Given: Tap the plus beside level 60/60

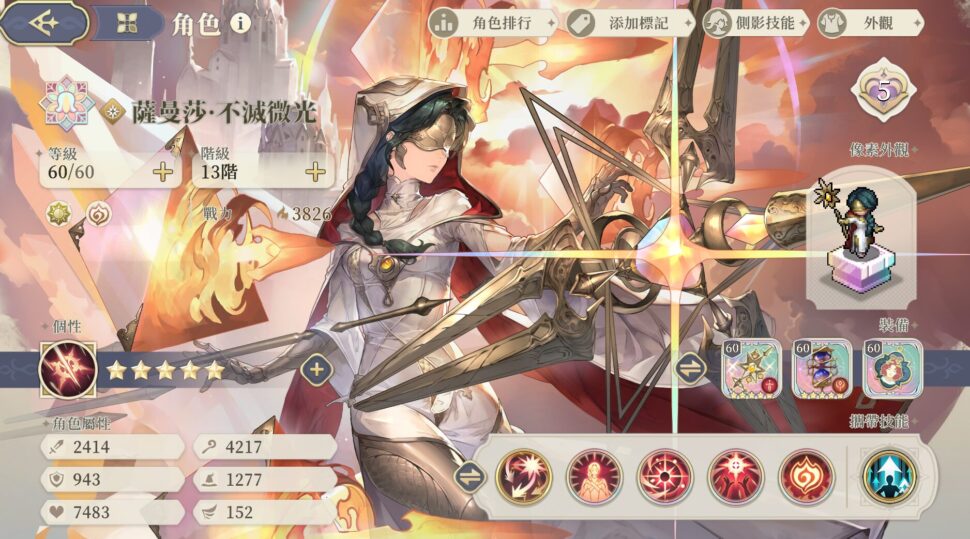Looking at the screenshot, I should 163,172.
